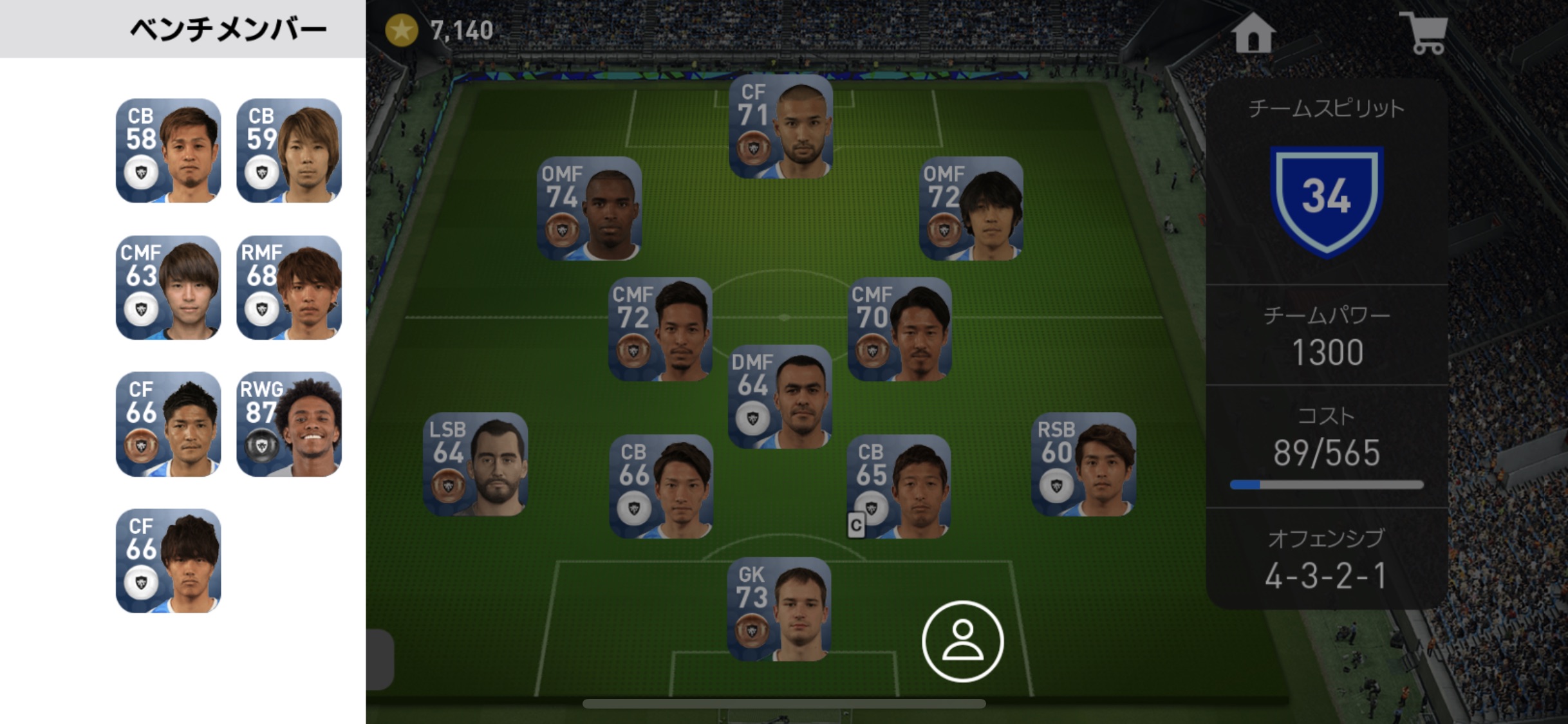1568x724 pixels.
Task: Choose bench player RMF 68
Action: 289,288
